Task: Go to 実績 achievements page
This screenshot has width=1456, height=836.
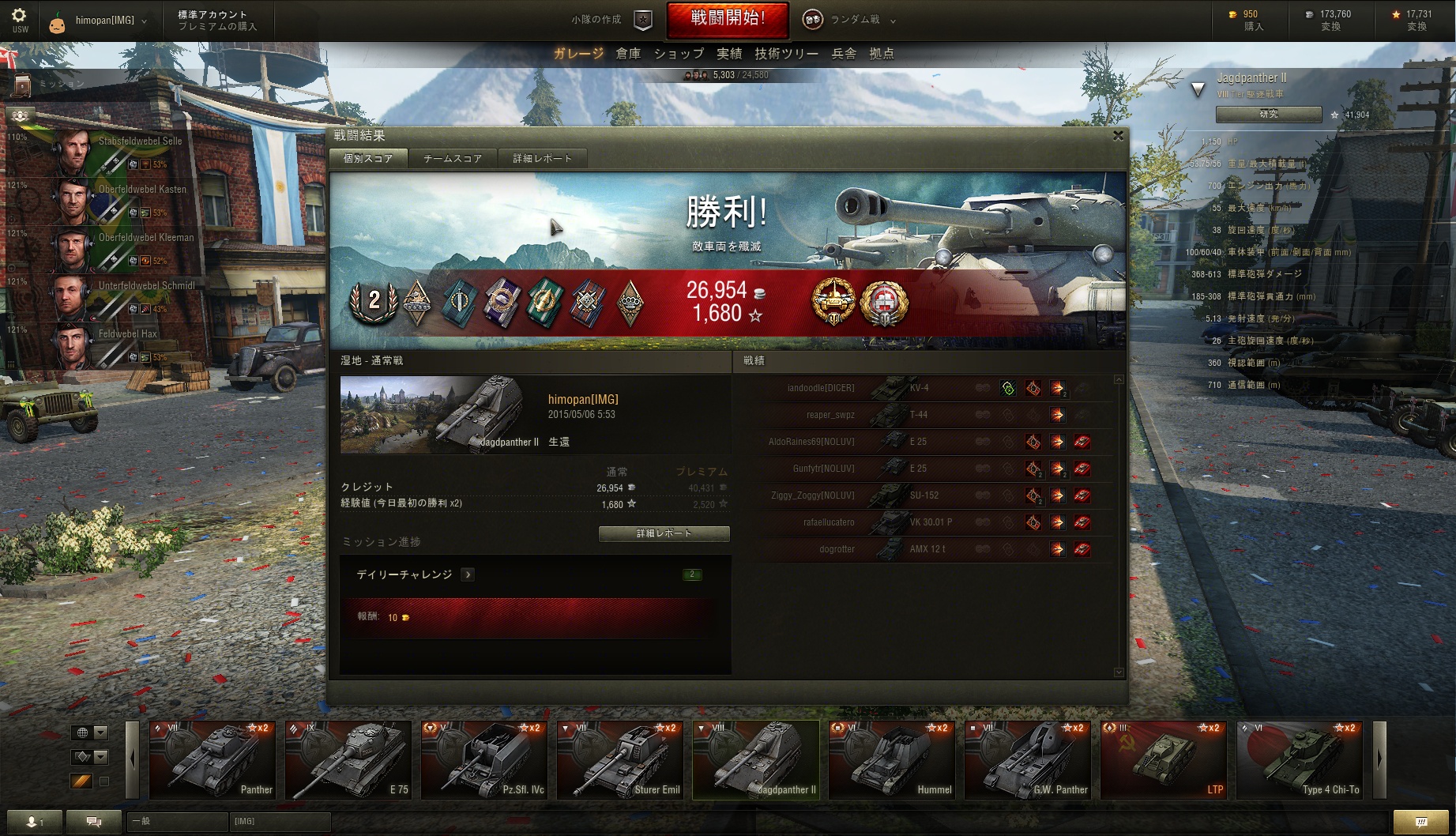Action: click(729, 54)
